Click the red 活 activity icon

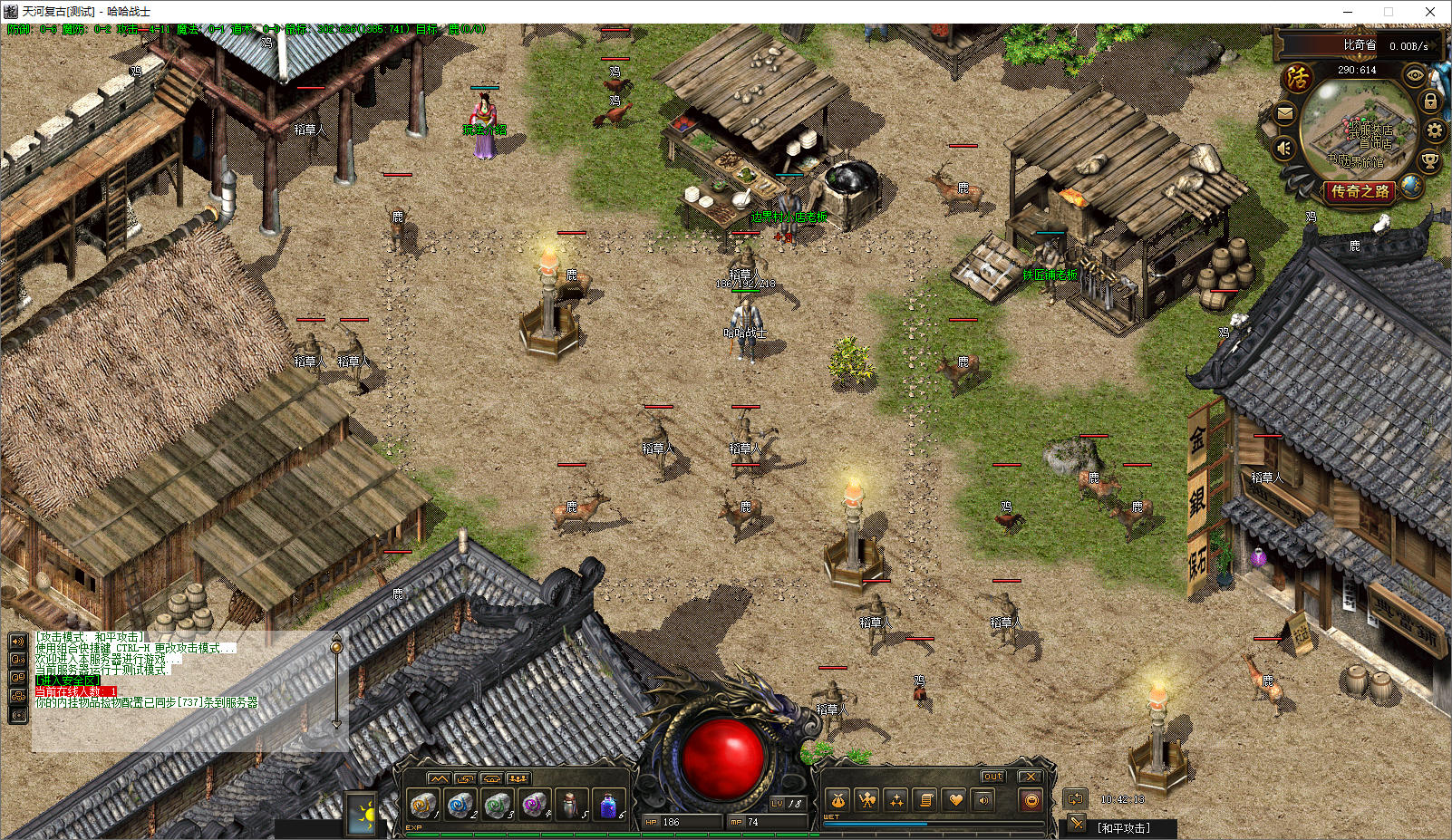(1298, 77)
